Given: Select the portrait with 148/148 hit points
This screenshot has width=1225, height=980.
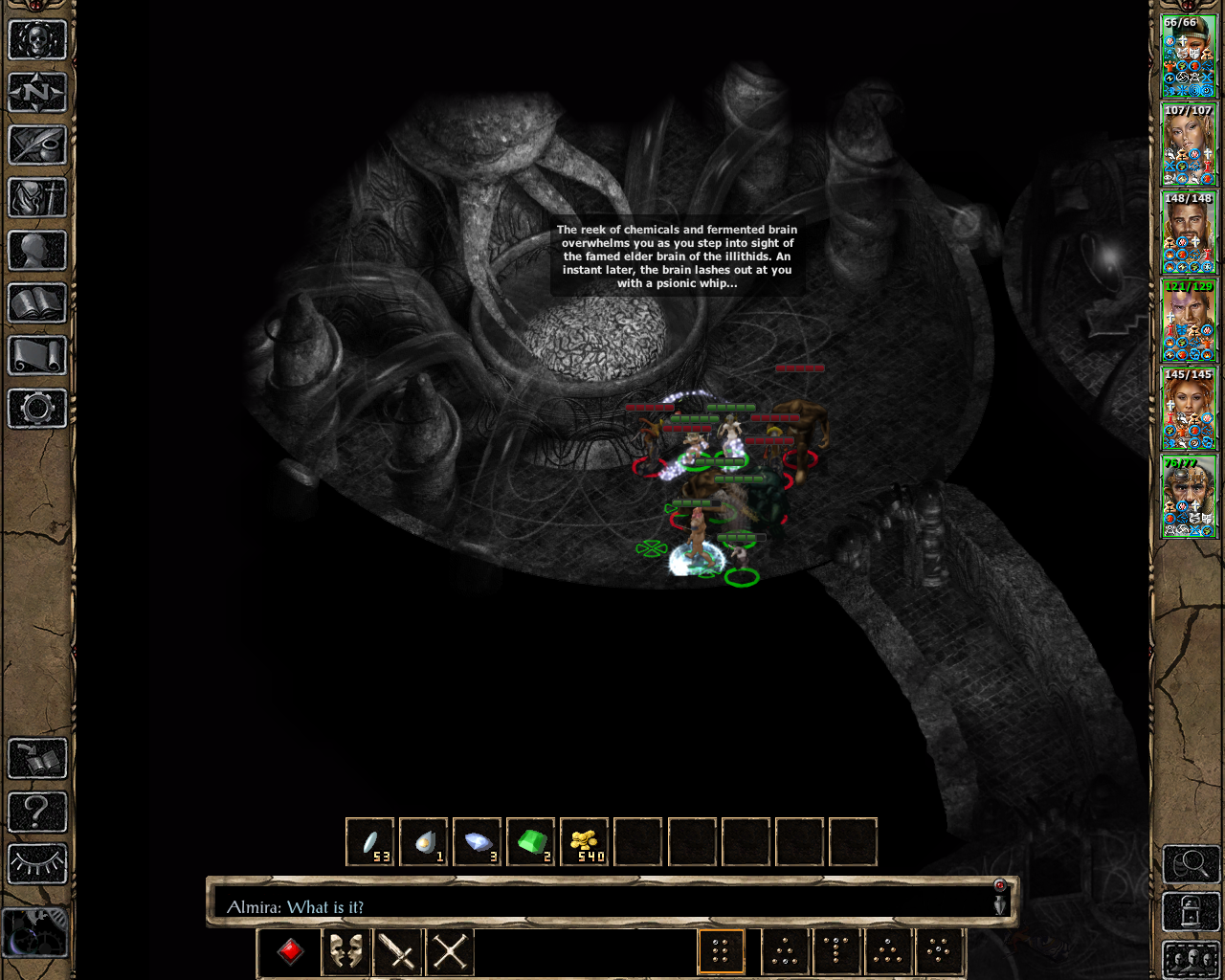Looking at the screenshot, I should coord(1189,233).
